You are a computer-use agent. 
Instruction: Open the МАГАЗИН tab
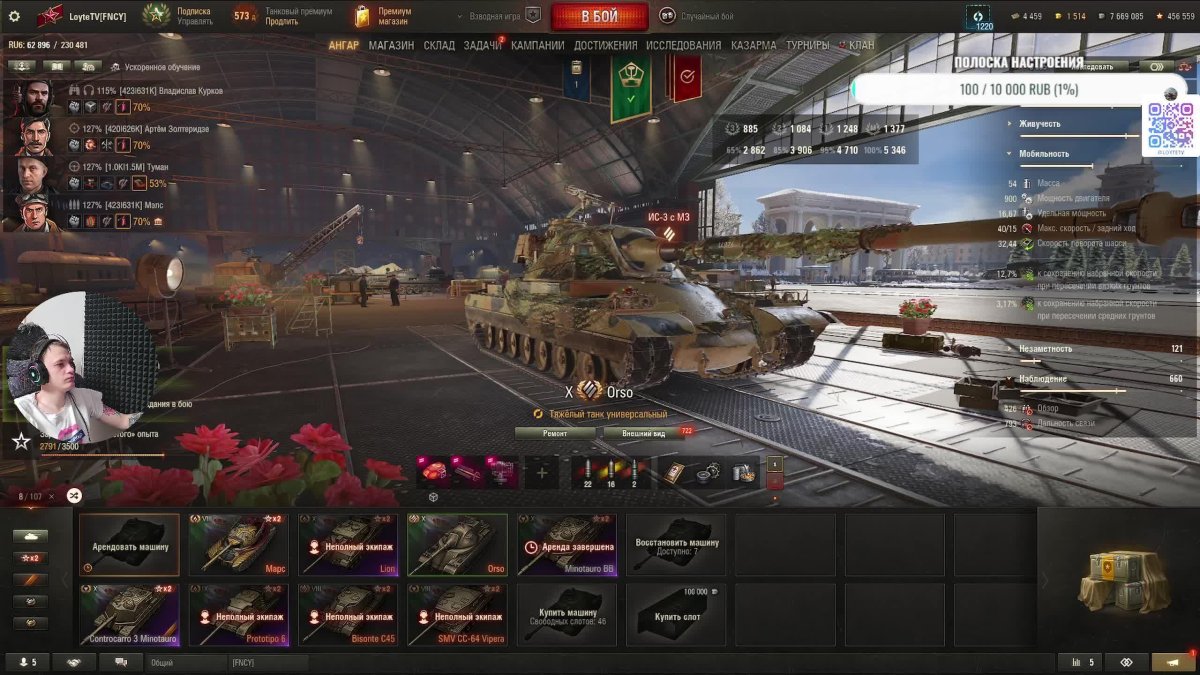coord(390,45)
